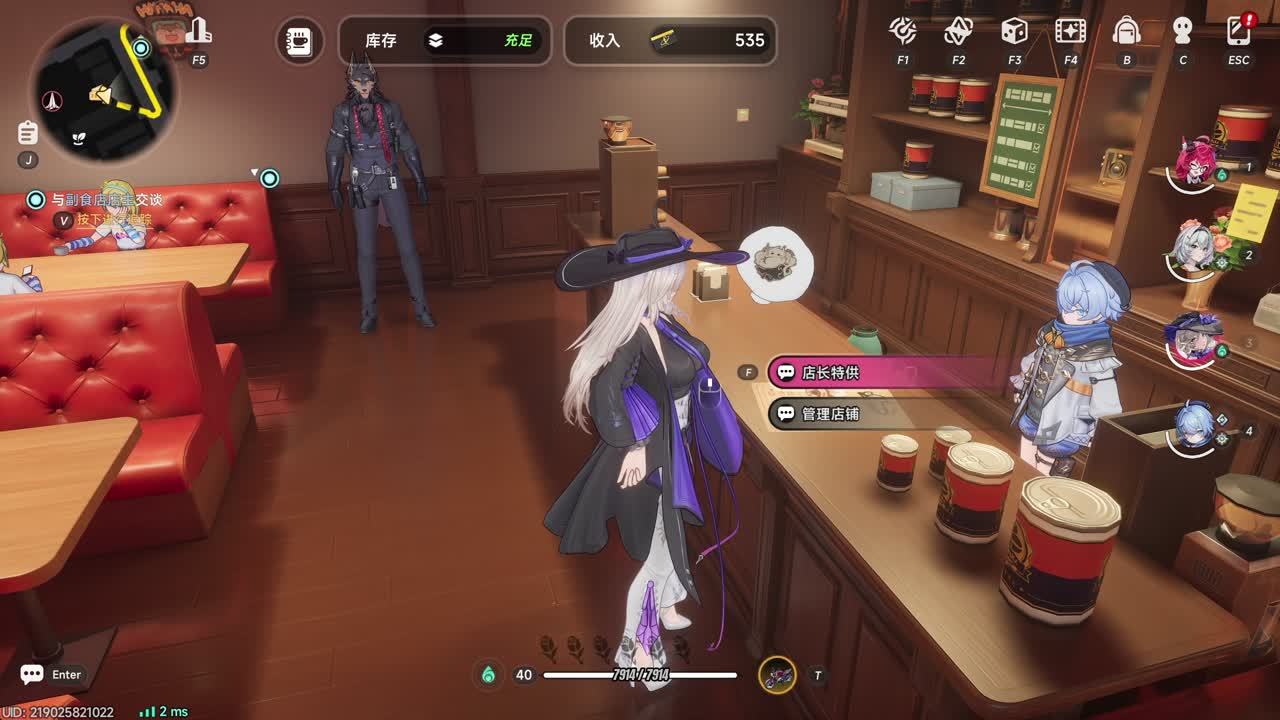This screenshot has height=720, width=1280.
Task: Open the 收入 income panel
Action: point(670,41)
